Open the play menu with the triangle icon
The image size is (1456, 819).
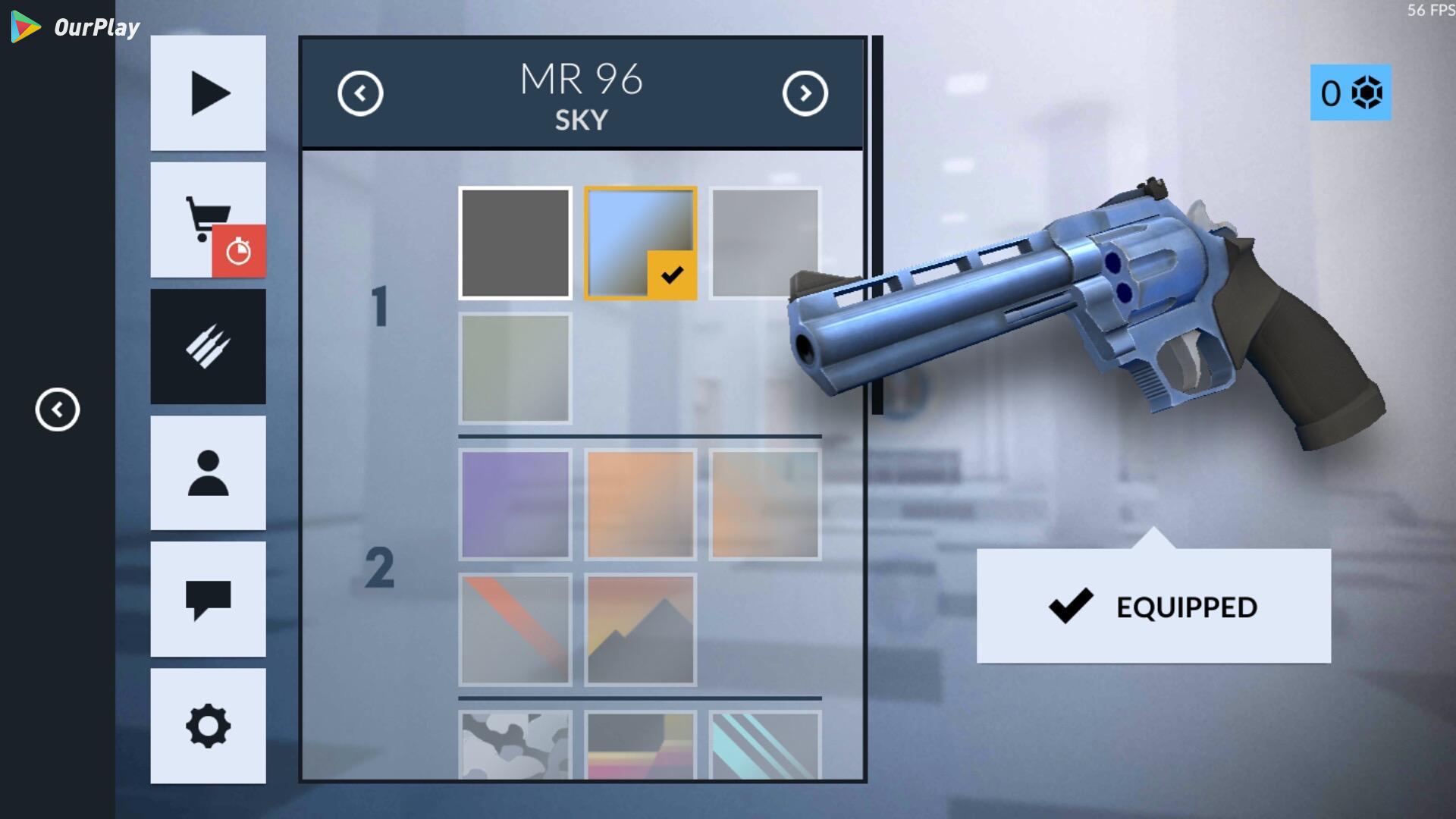pos(208,93)
